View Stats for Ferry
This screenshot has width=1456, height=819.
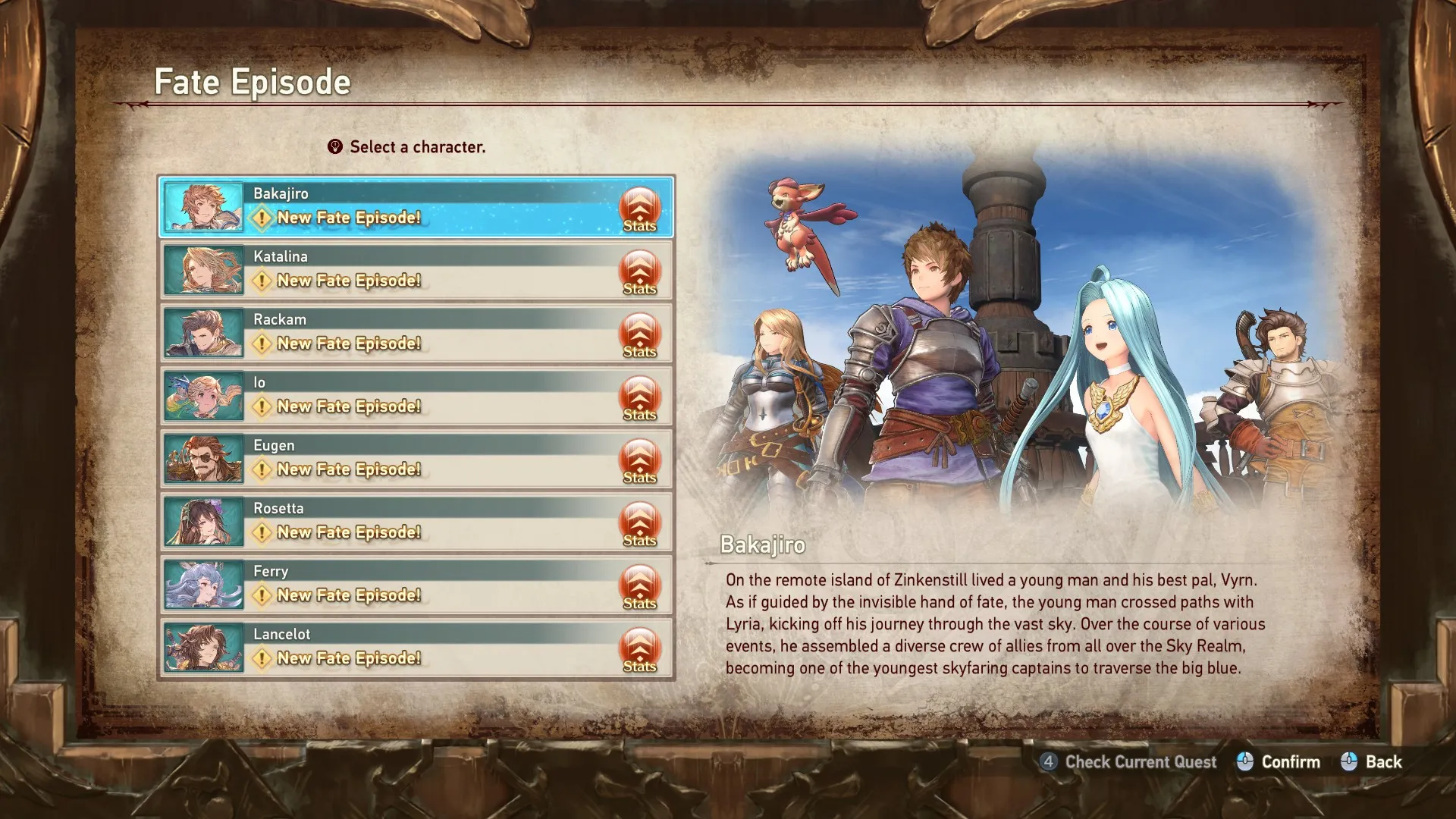(x=639, y=585)
